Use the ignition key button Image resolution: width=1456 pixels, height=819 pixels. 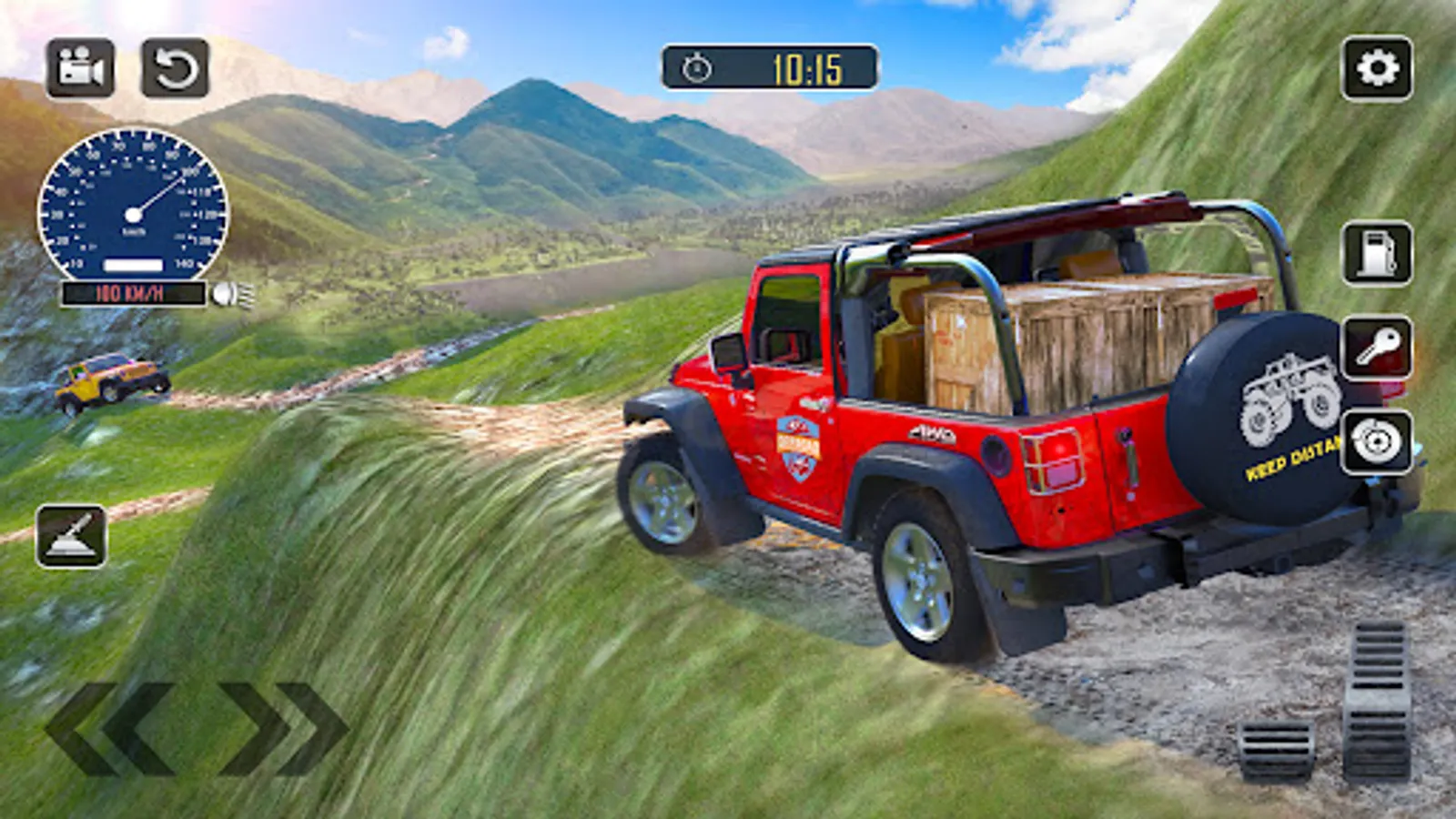tap(1377, 348)
